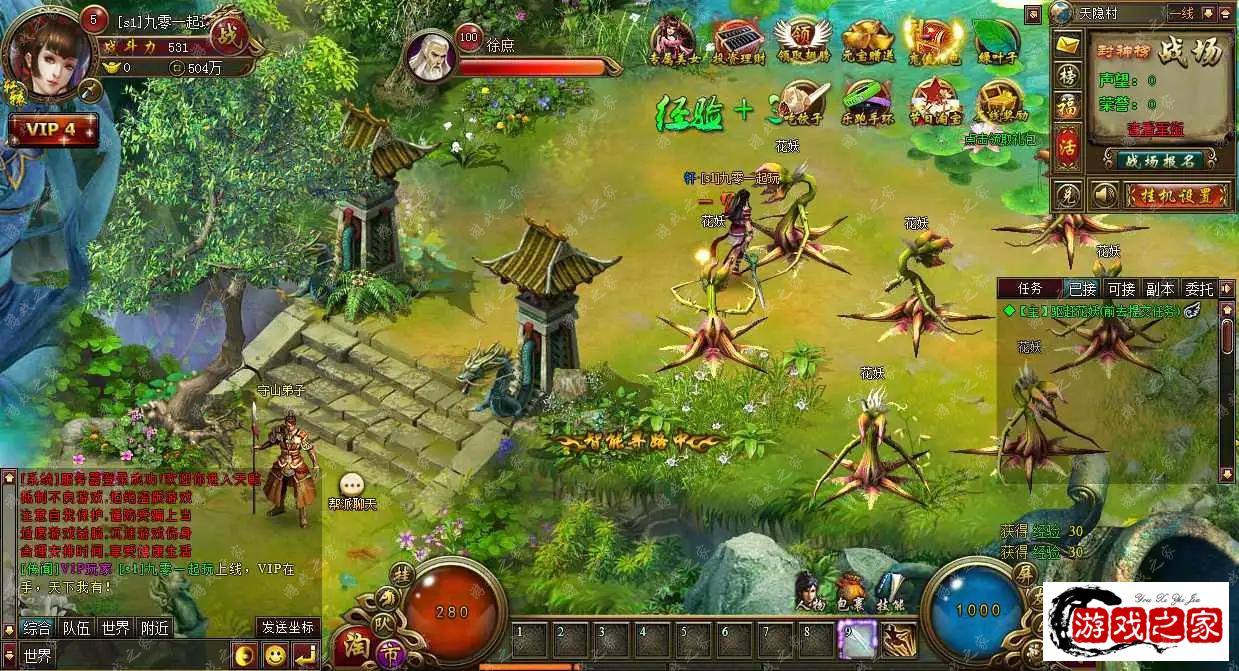Open the VIP 4 panel
This screenshot has width=1239, height=671.
(53, 130)
